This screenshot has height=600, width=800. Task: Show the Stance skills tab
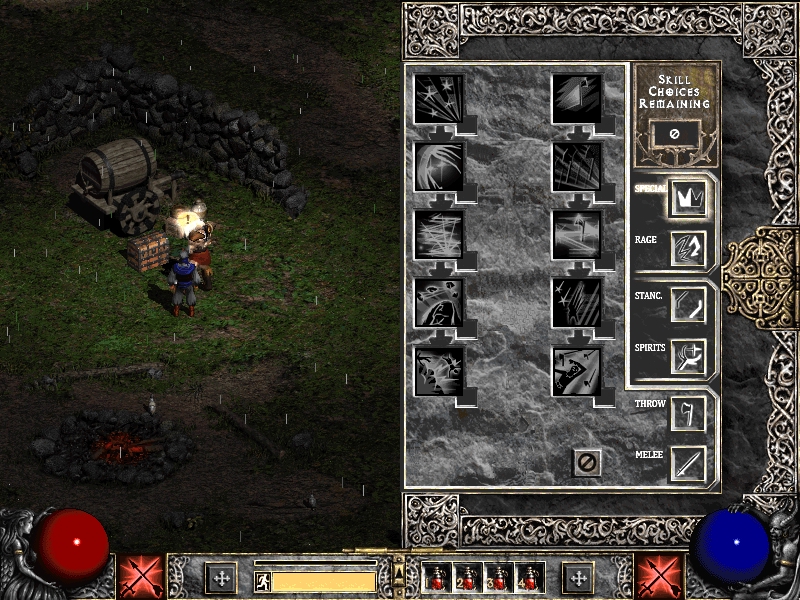tap(688, 305)
